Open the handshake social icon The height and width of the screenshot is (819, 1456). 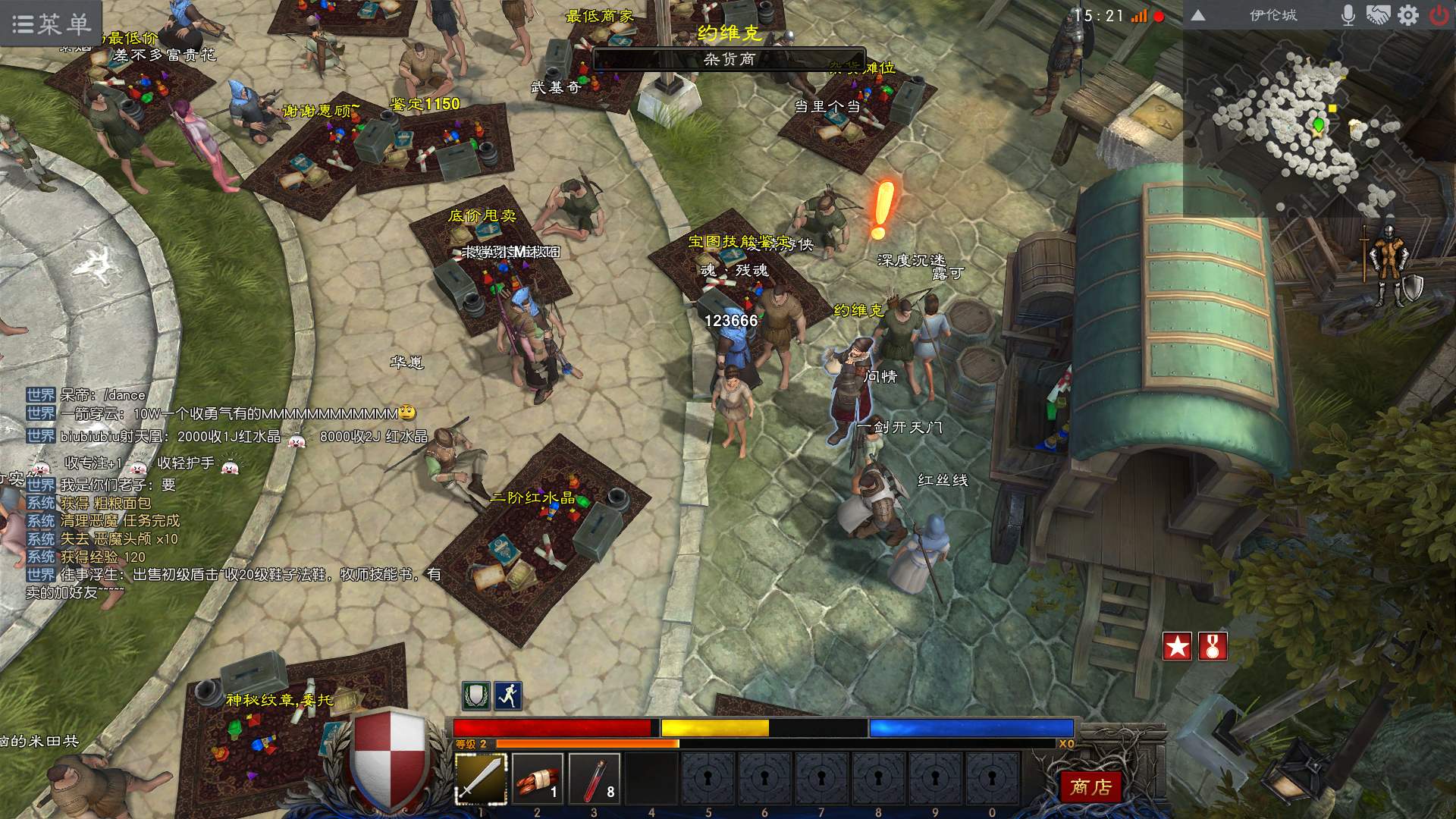1378,16
